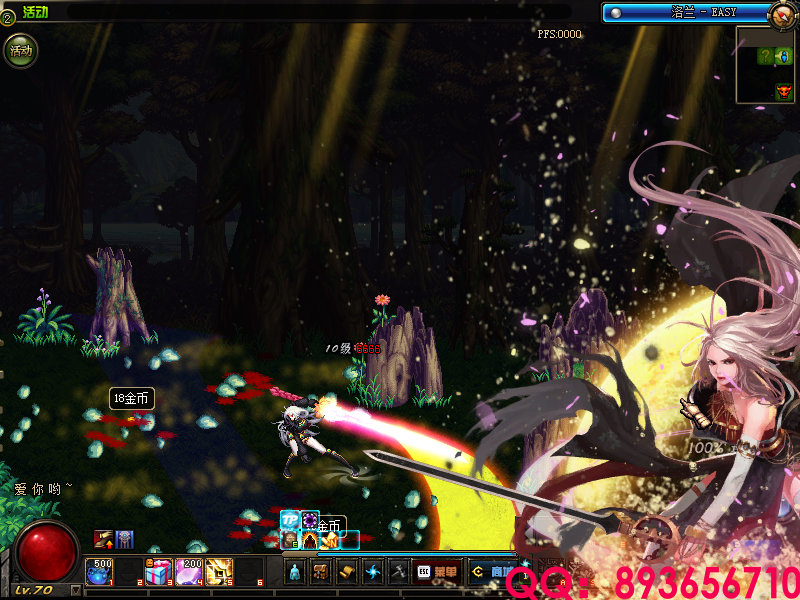Screen dimensions: 800x600
Task: Open the quest scroll icon
Action: 347,572
